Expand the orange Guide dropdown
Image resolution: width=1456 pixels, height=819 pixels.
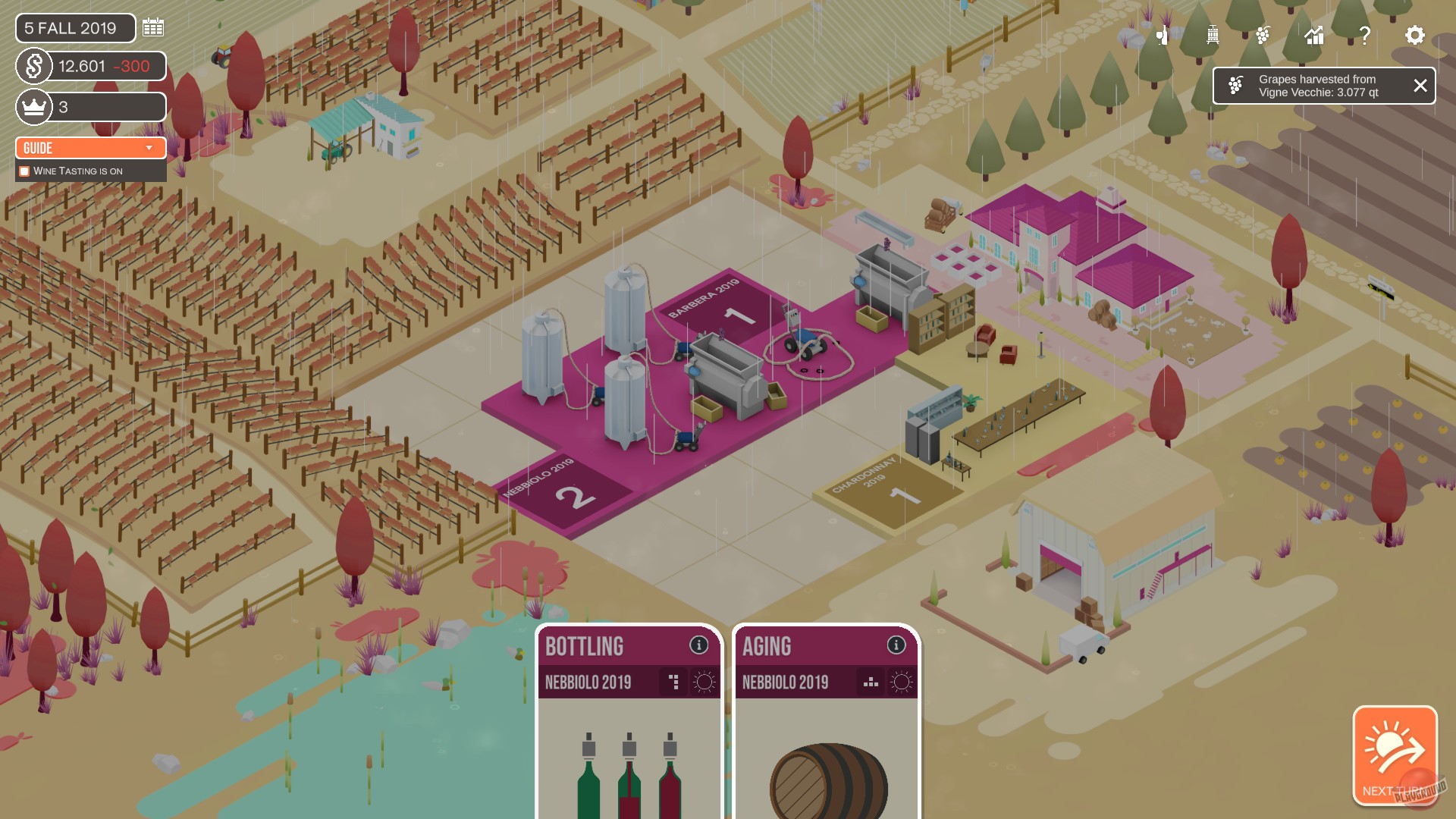click(x=90, y=148)
